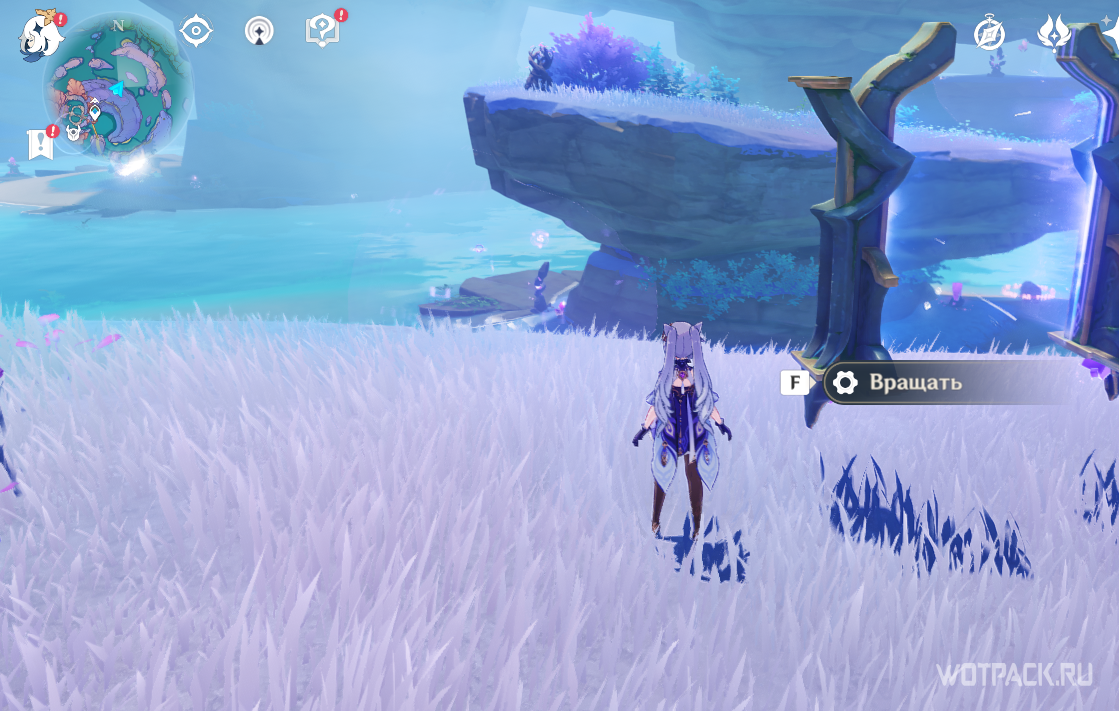Image resolution: width=1119 pixels, height=711 pixels.
Task: Open the compass events icon
Action: (x=989, y=34)
